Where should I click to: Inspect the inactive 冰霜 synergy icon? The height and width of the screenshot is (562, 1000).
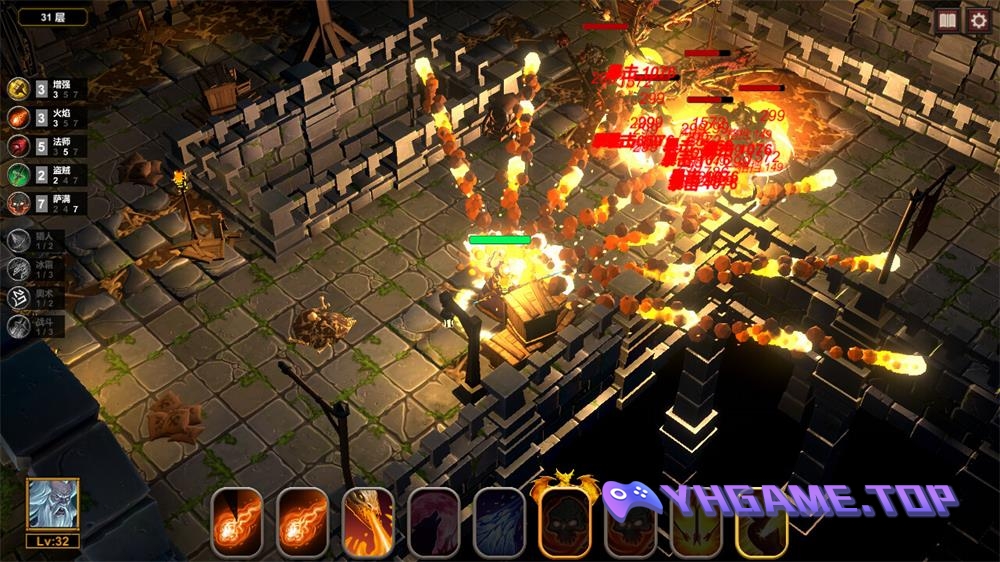click(18, 269)
